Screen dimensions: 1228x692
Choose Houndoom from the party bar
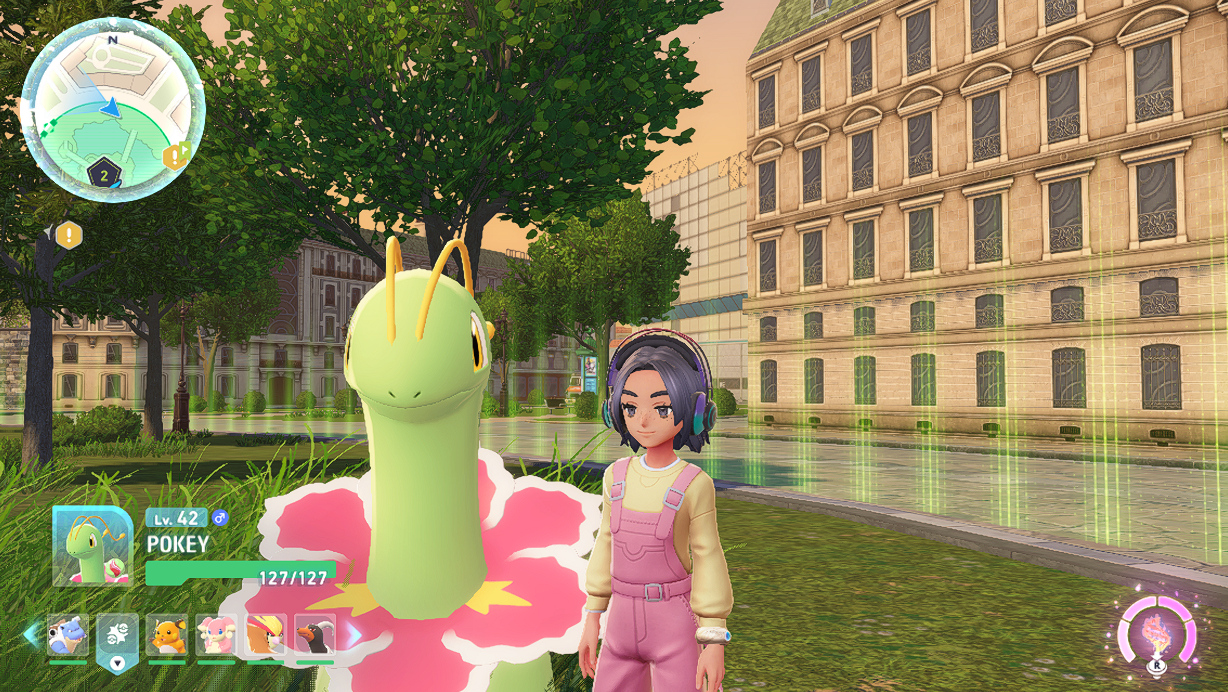(315, 635)
